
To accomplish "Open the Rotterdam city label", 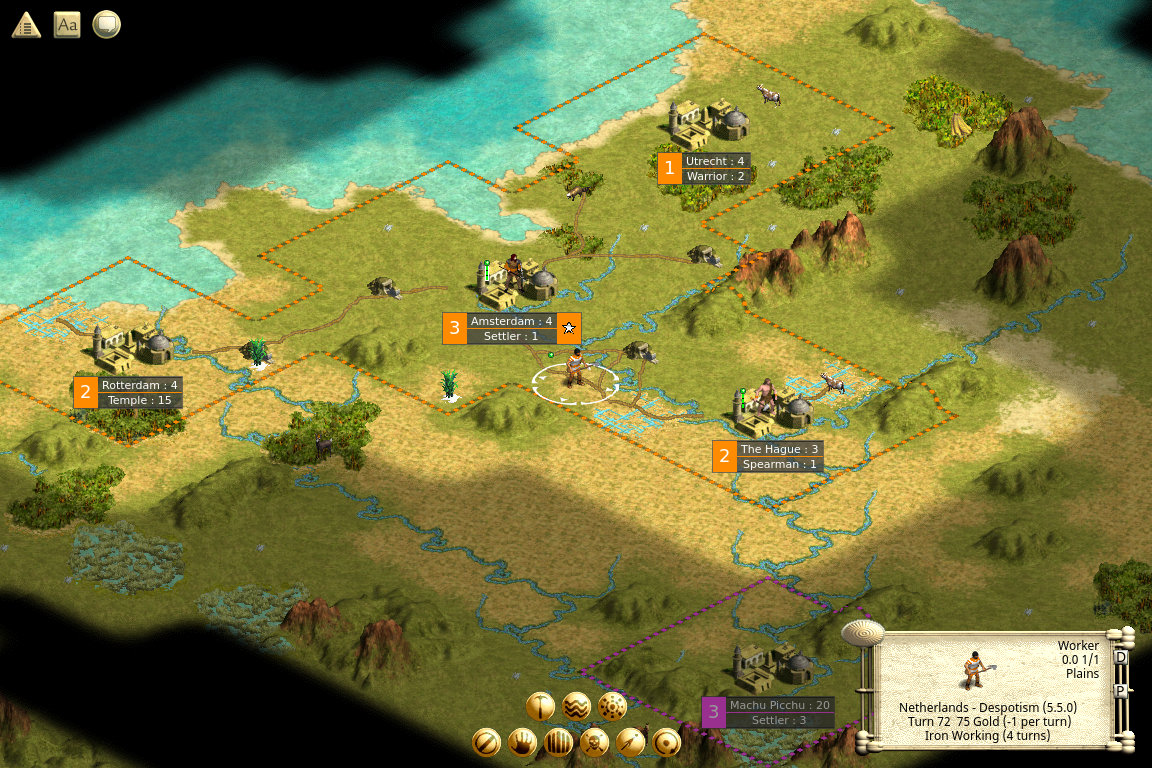I will [x=139, y=385].
